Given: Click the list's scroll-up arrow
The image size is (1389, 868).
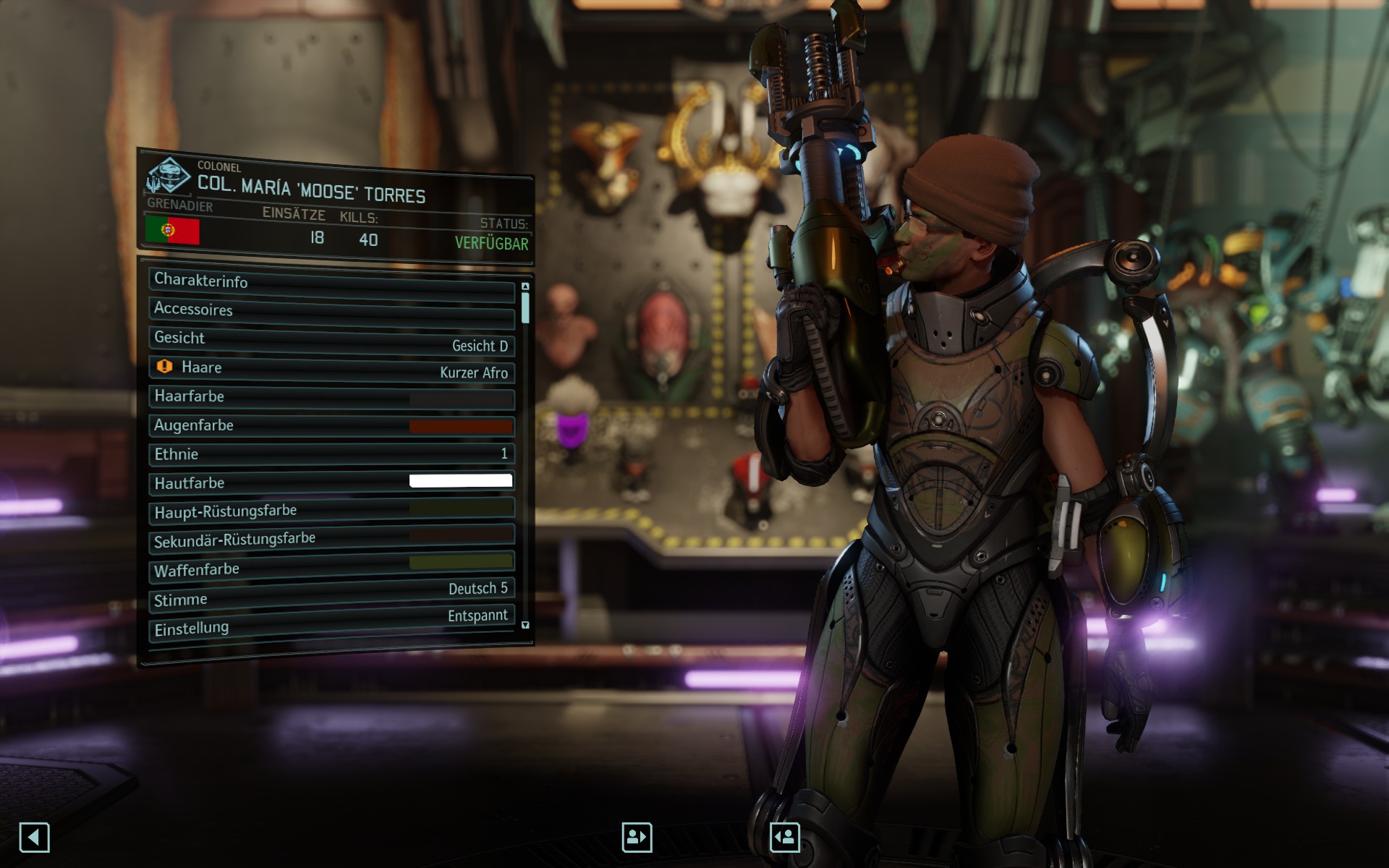Looking at the screenshot, I should (x=525, y=287).
